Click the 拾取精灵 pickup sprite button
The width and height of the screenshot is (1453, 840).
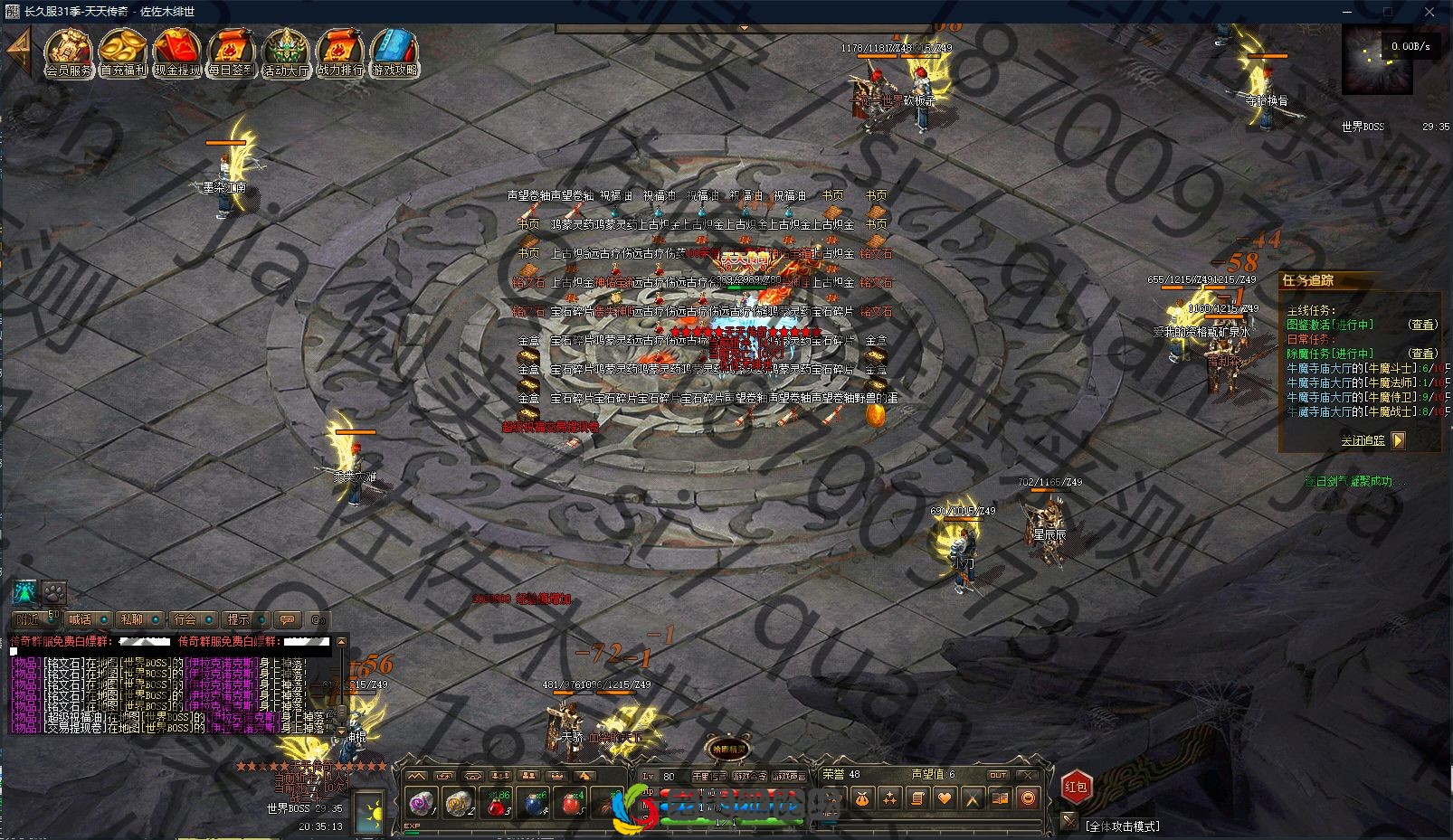[727, 749]
